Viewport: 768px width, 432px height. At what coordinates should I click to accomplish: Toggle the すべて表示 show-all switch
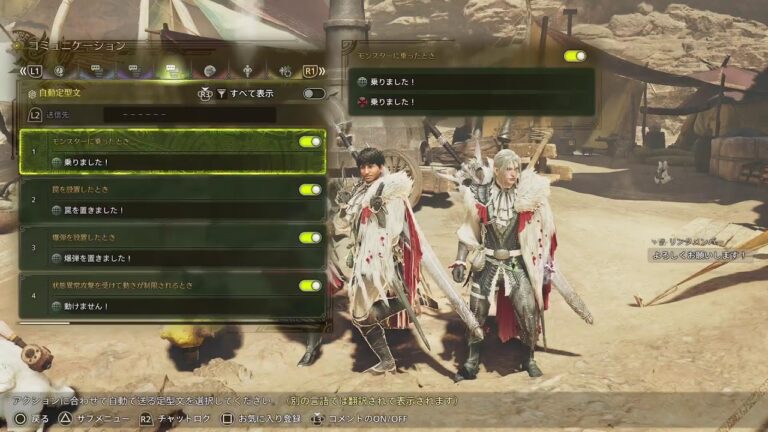point(314,93)
